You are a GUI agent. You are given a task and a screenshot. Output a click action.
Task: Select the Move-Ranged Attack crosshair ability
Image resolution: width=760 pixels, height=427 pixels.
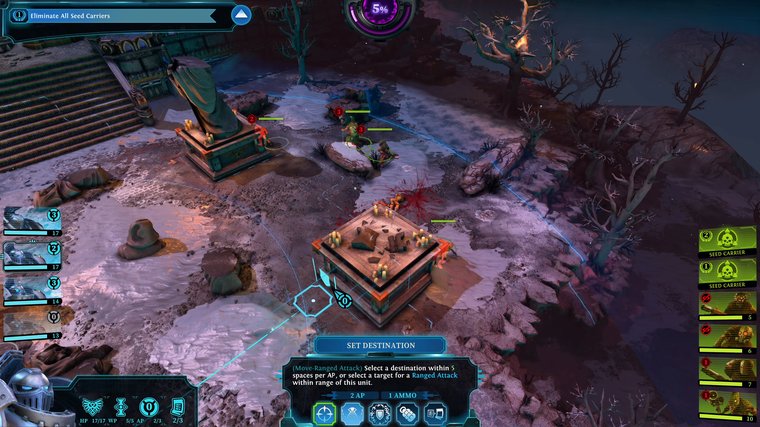click(325, 412)
